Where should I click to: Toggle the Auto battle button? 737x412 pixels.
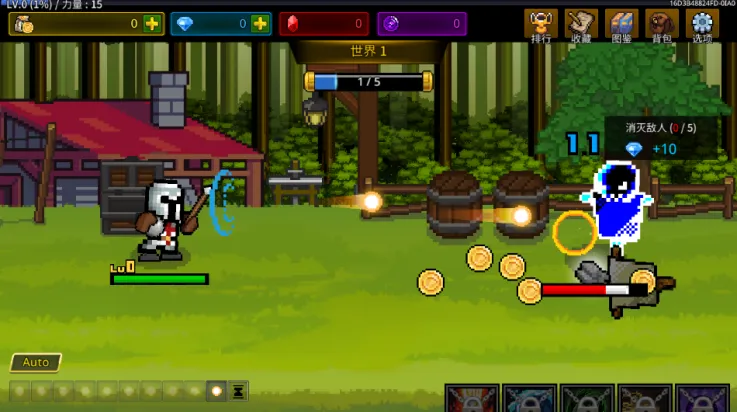[36, 362]
